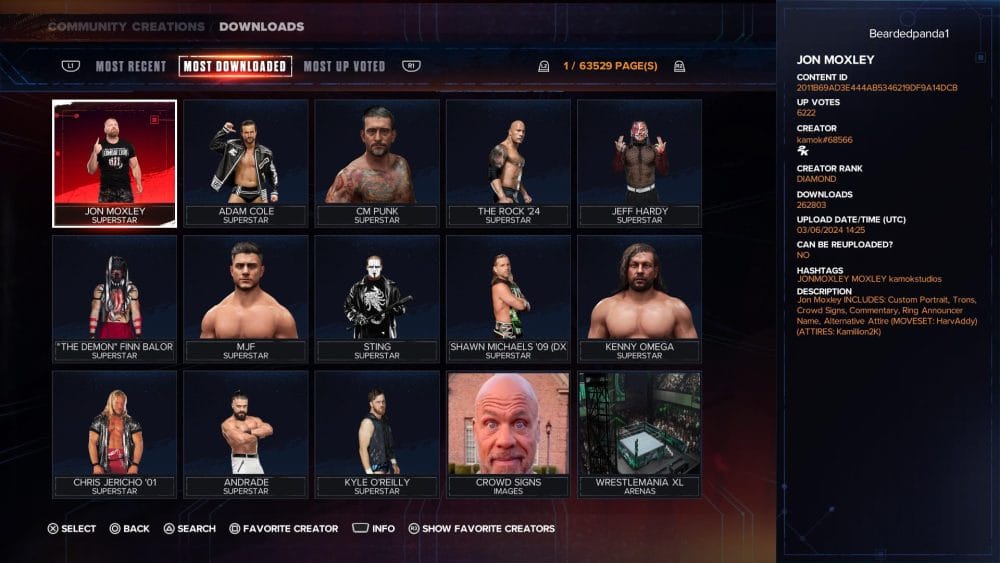Pick Shawn Michaels '09 tile
The height and width of the screenshot is (563, 1000).
click(x=508, y=298)
